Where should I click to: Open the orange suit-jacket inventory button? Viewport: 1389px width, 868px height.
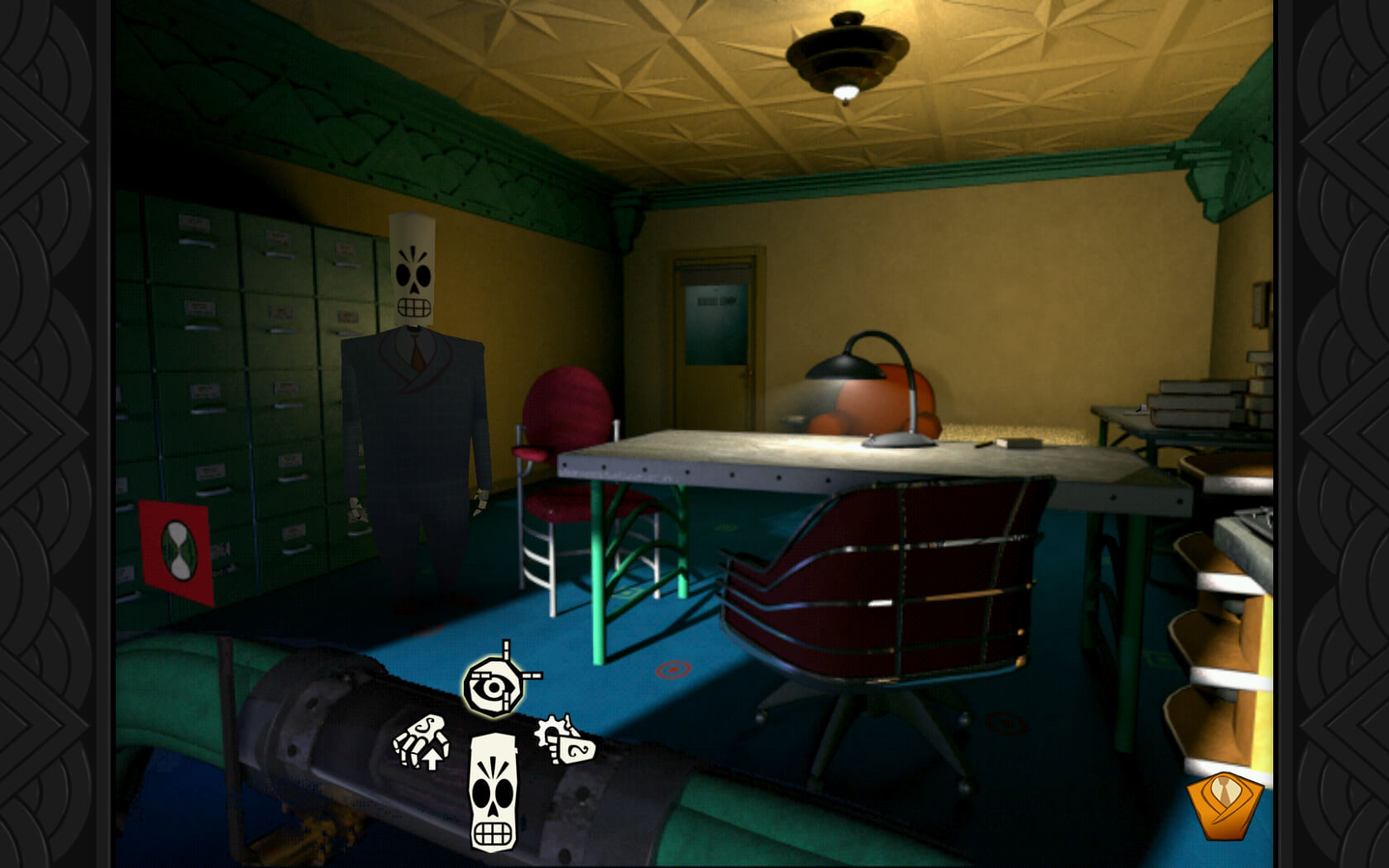click(x=1224, y=804)
